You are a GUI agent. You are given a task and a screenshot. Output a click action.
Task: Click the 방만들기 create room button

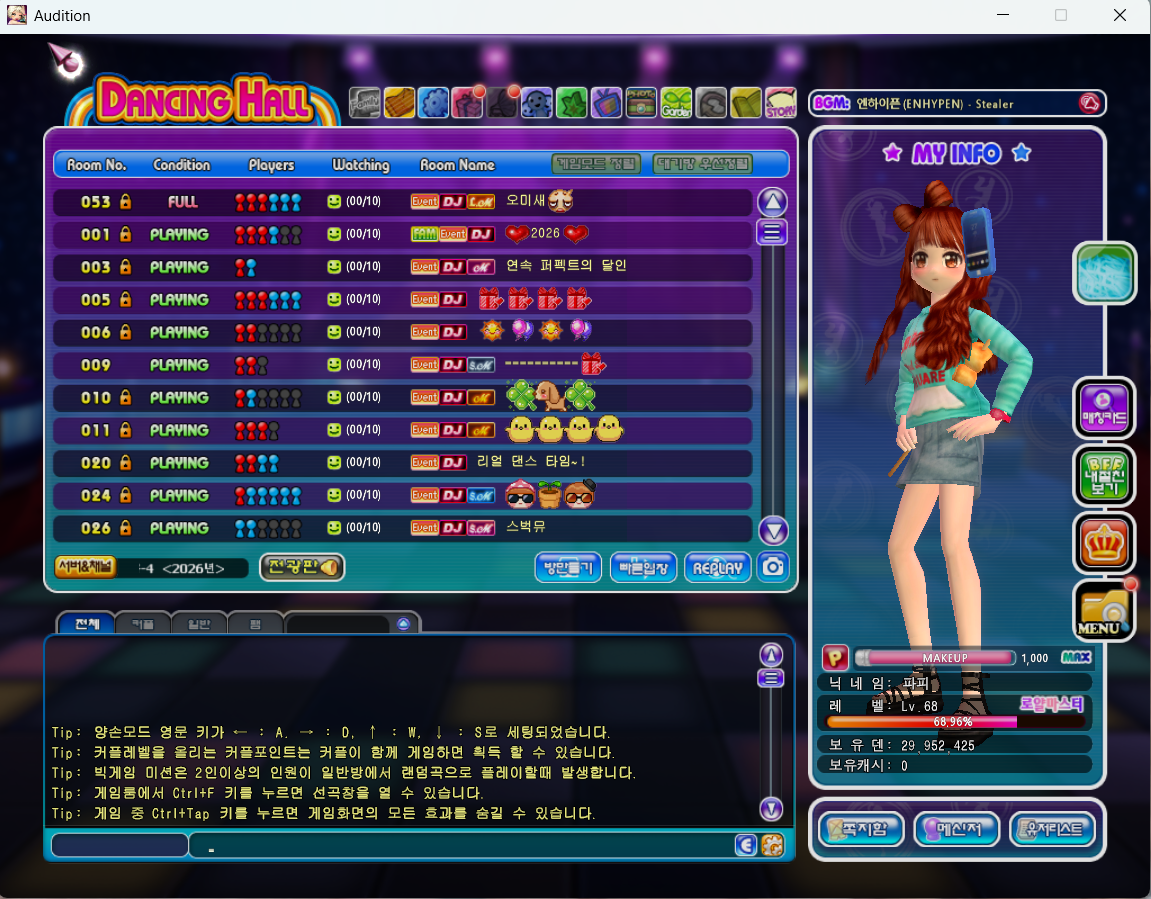tap(568, 567)
